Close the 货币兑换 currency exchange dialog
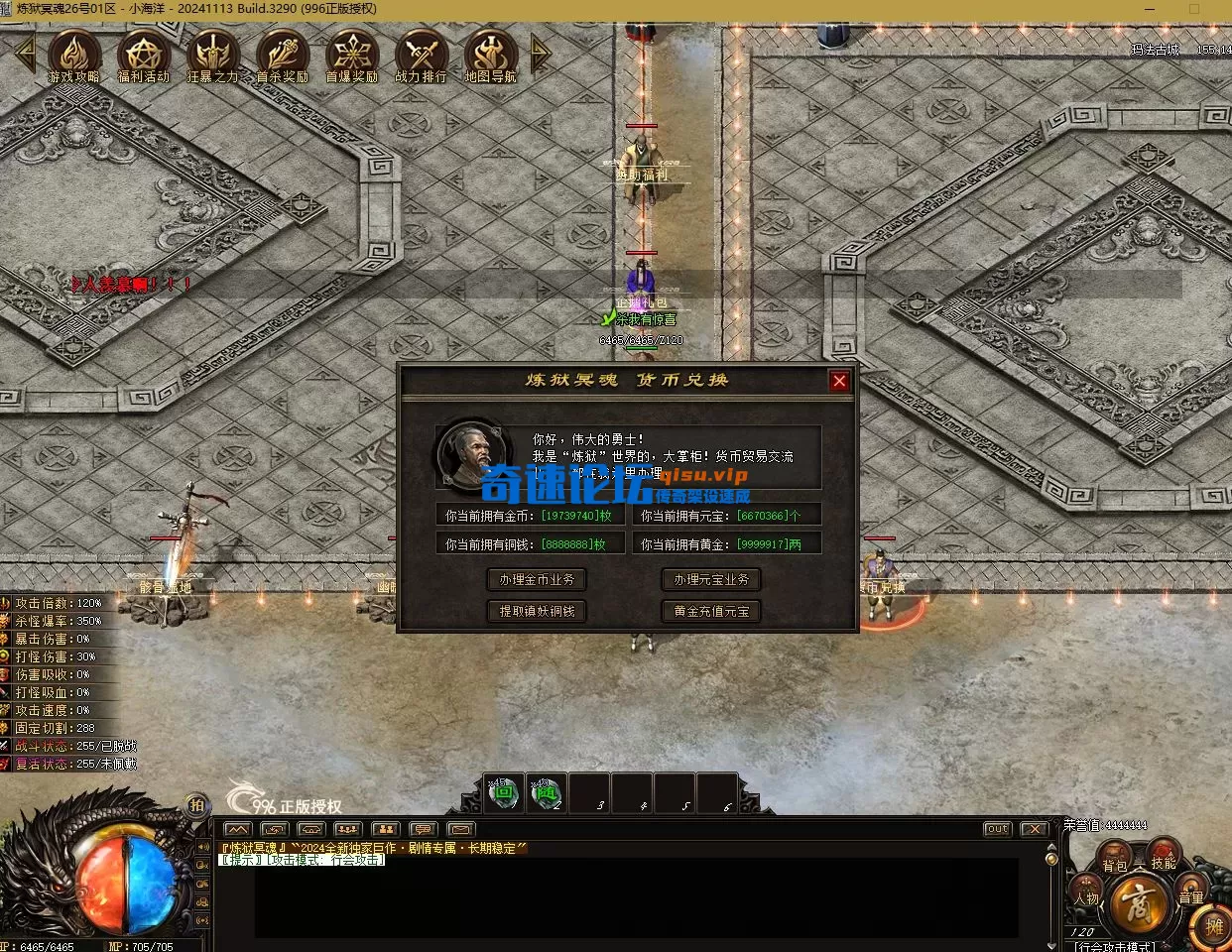Image resolution: width=1232 pixels, height=952 pixels. pos(839,381)
